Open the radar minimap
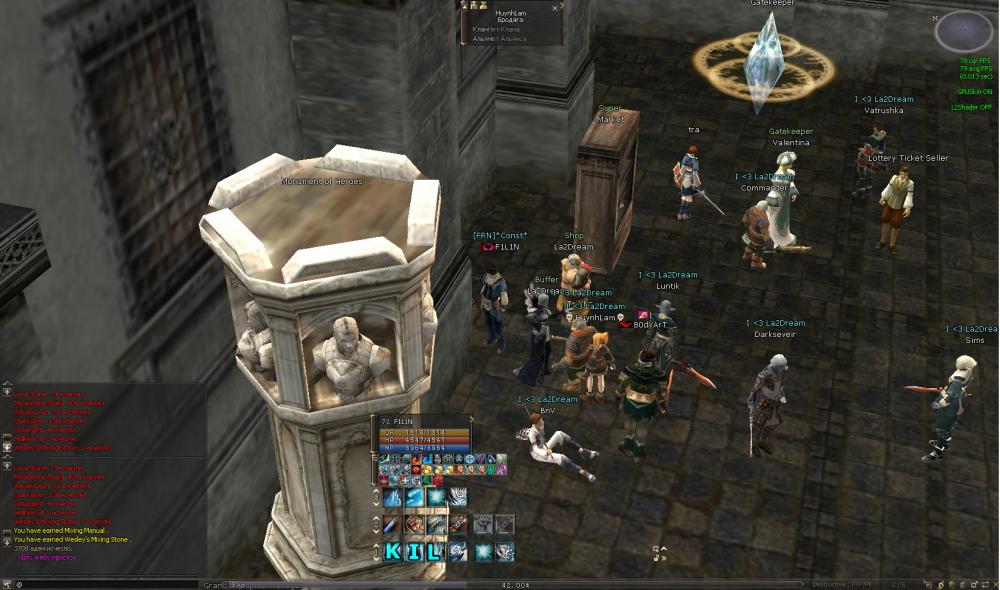 coord(963,32)
